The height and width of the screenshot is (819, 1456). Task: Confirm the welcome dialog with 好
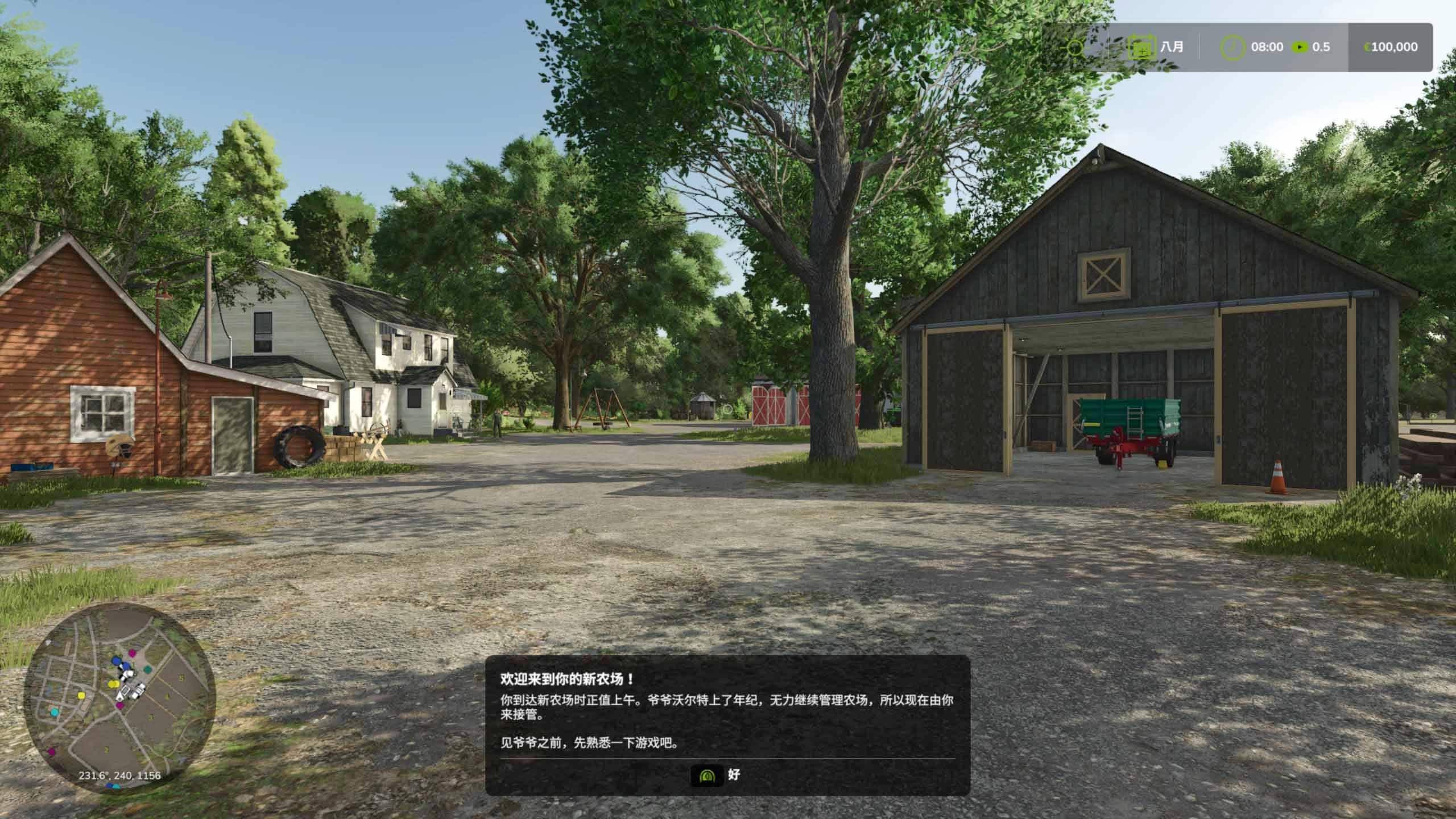[x=715, y=775]
